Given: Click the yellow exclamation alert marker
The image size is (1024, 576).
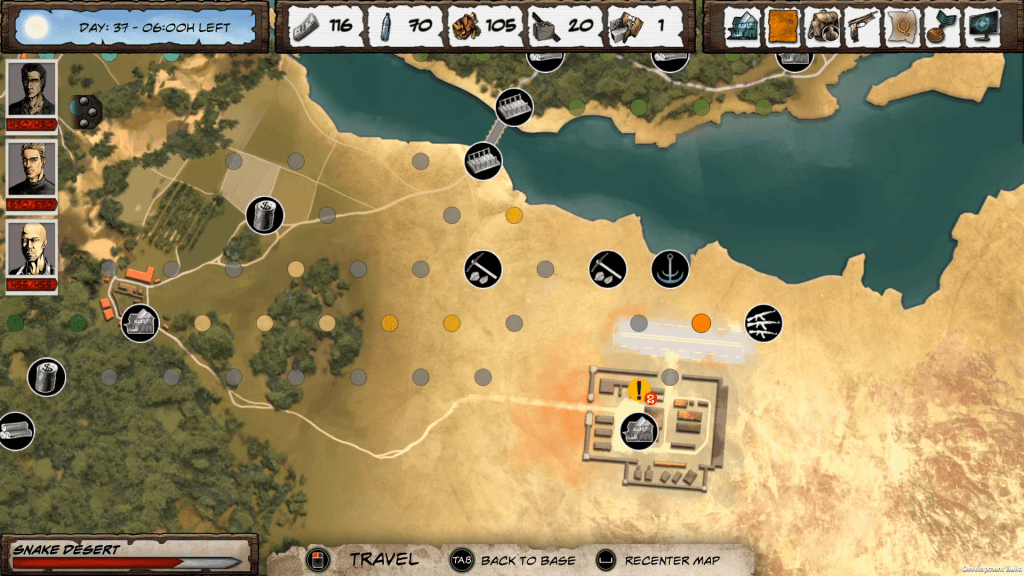Looking at the screenshot, I should pyautogui.click(x=639, y=390).
